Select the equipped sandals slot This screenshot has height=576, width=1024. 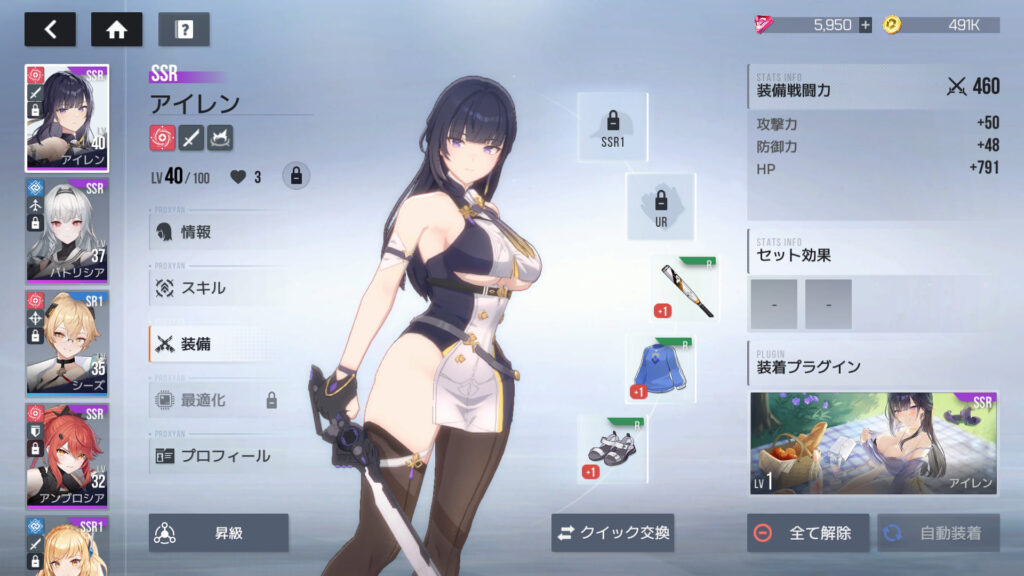(612, 448)
